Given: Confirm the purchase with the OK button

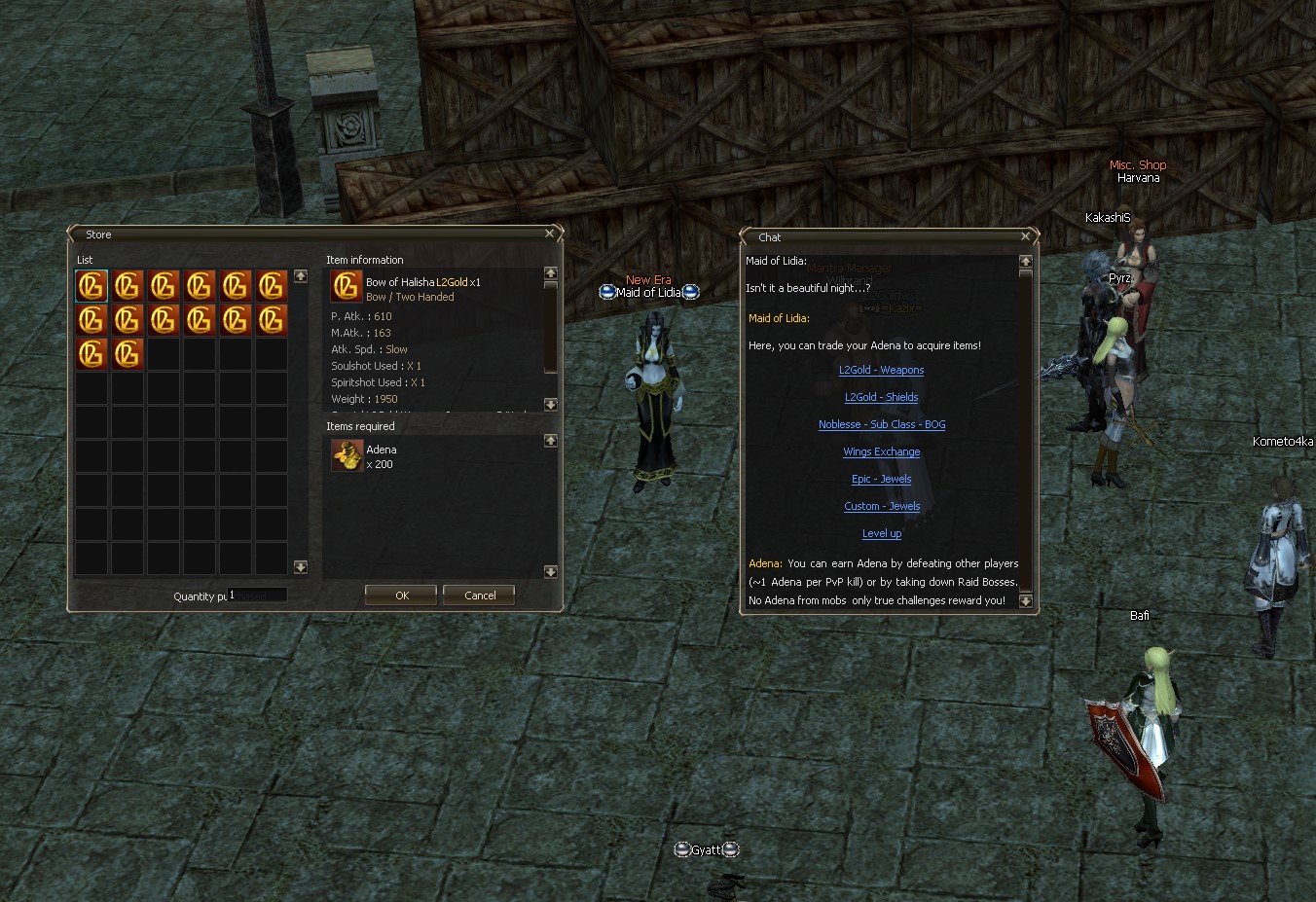Looking at the screenshot, I should coord(401,595).
